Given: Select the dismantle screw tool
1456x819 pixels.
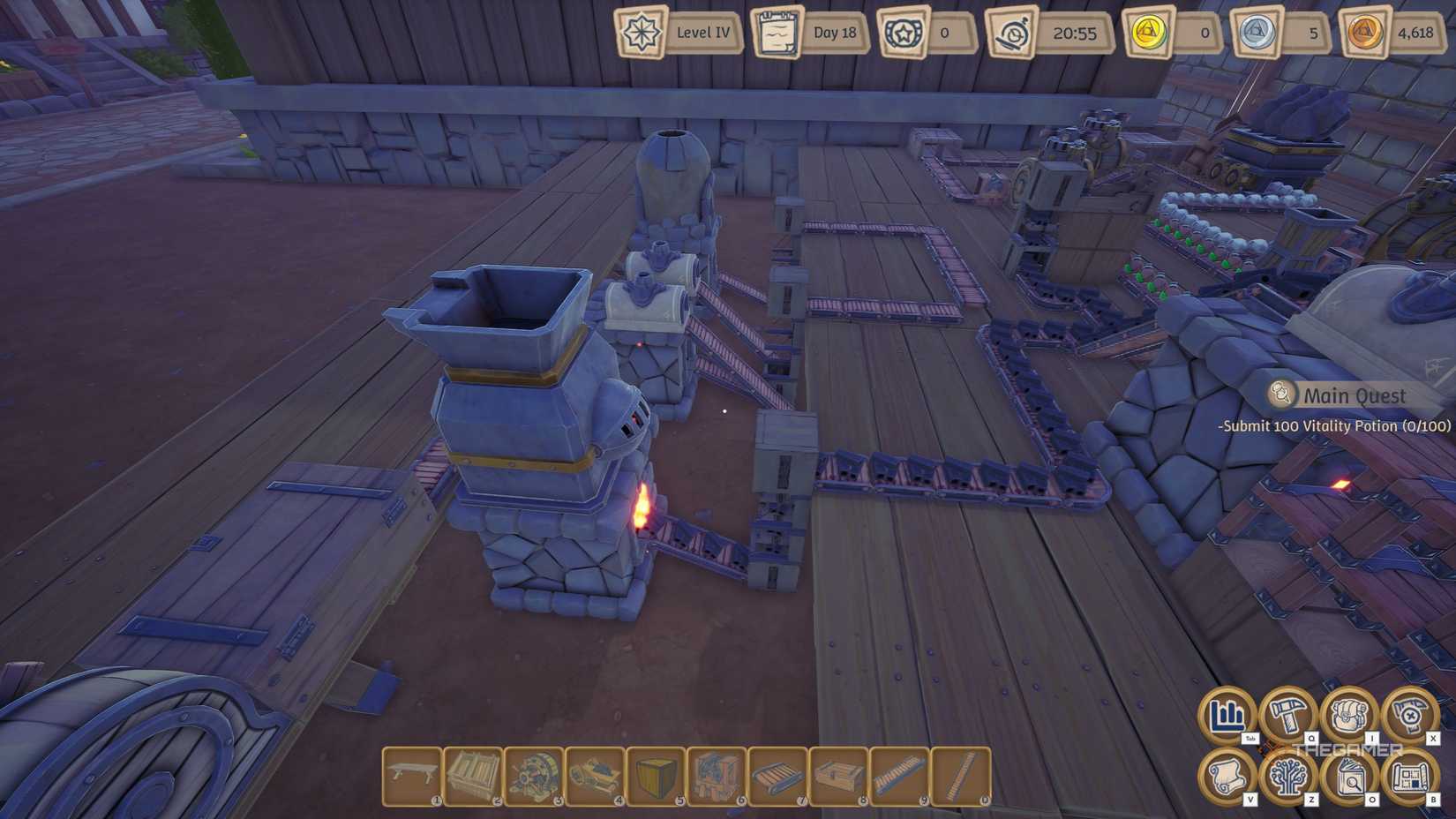Looking at the screenshot, I should [x=1409, y=717].
